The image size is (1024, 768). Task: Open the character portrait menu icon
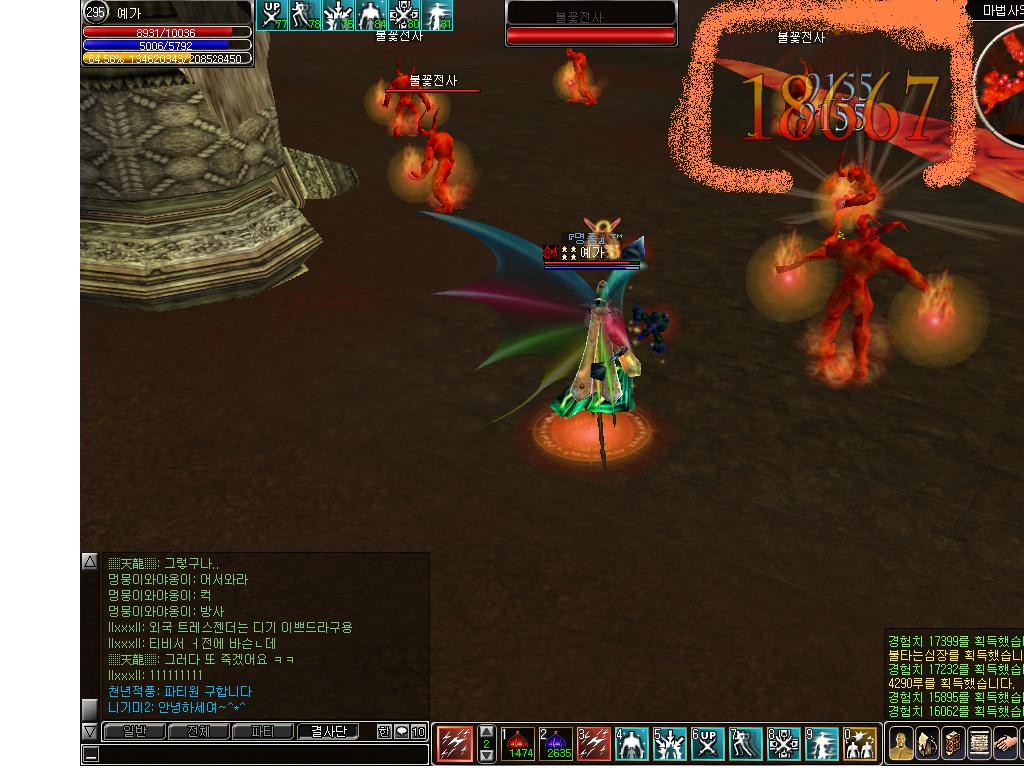[x=901, y=745]
